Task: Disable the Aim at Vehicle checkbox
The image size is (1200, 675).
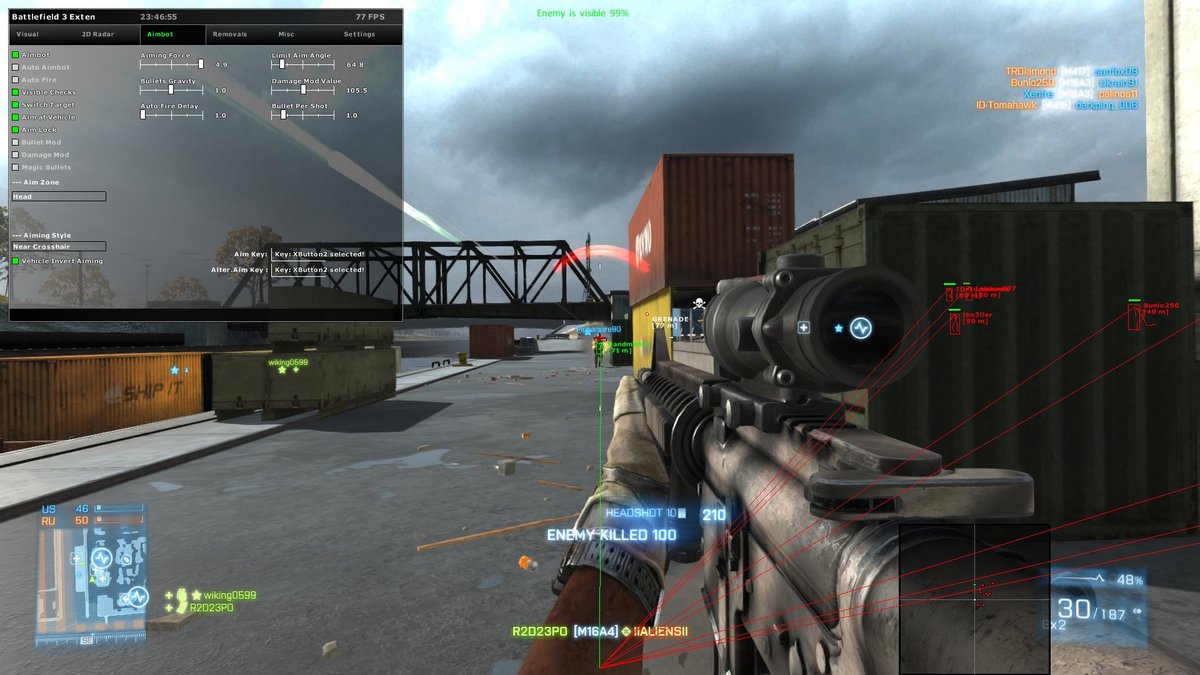Action: pos(15,117)
